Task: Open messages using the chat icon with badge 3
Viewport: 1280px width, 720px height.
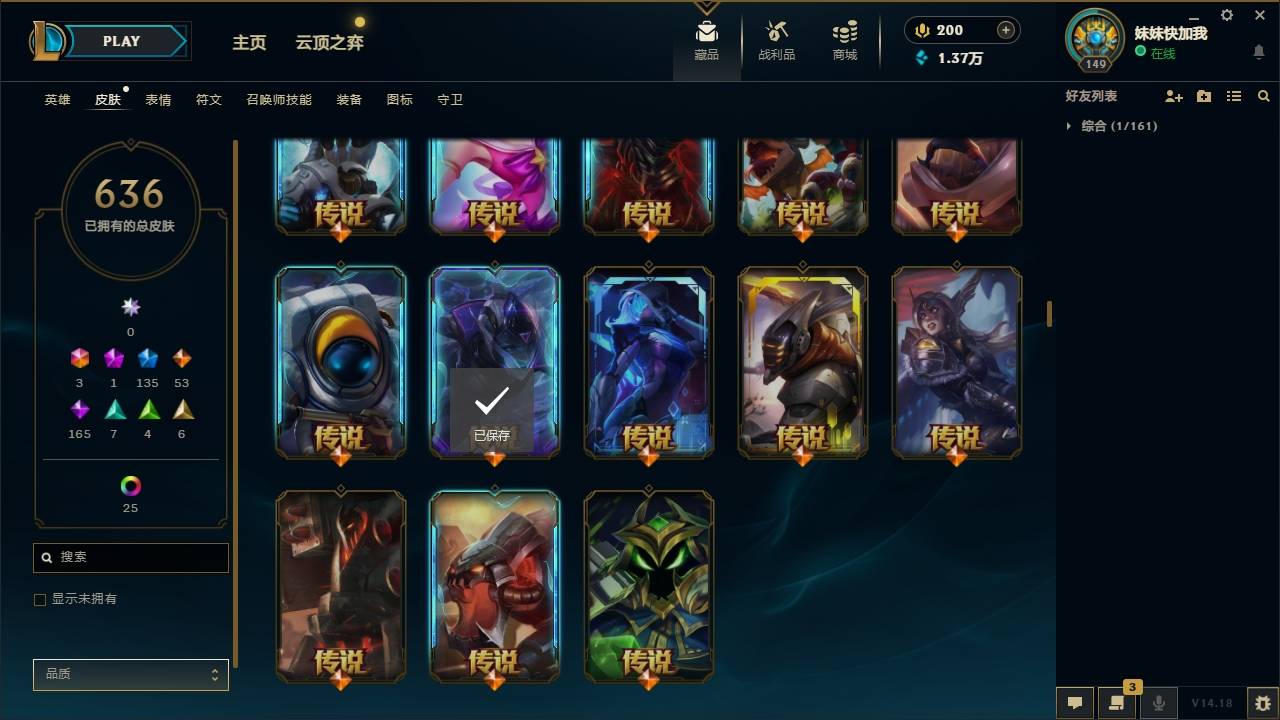Action: click(x=1117, y=702)
